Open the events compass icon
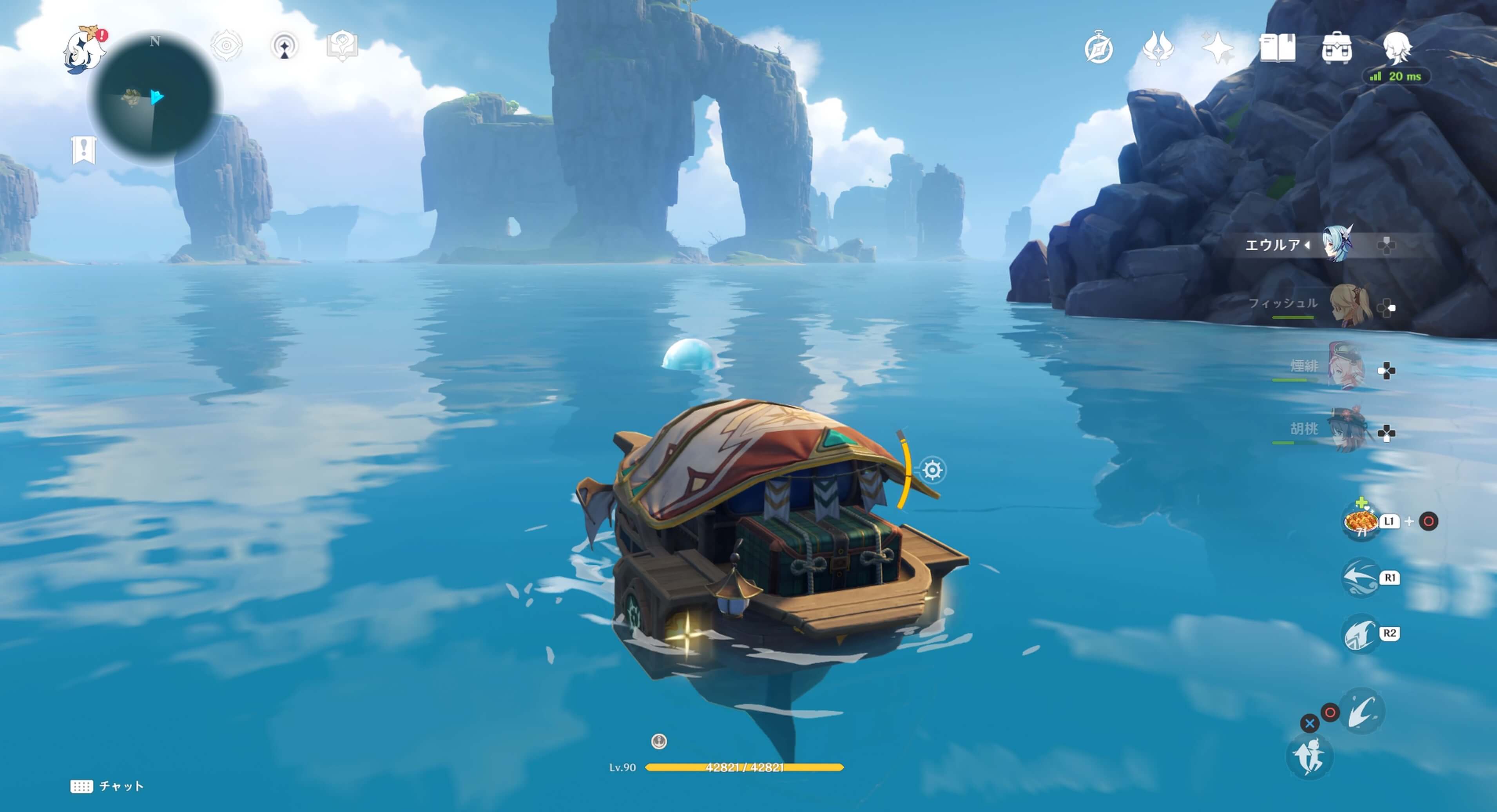Image resolution: width=1497 pixels, height=812 pixels. [x=1098, y=48]
